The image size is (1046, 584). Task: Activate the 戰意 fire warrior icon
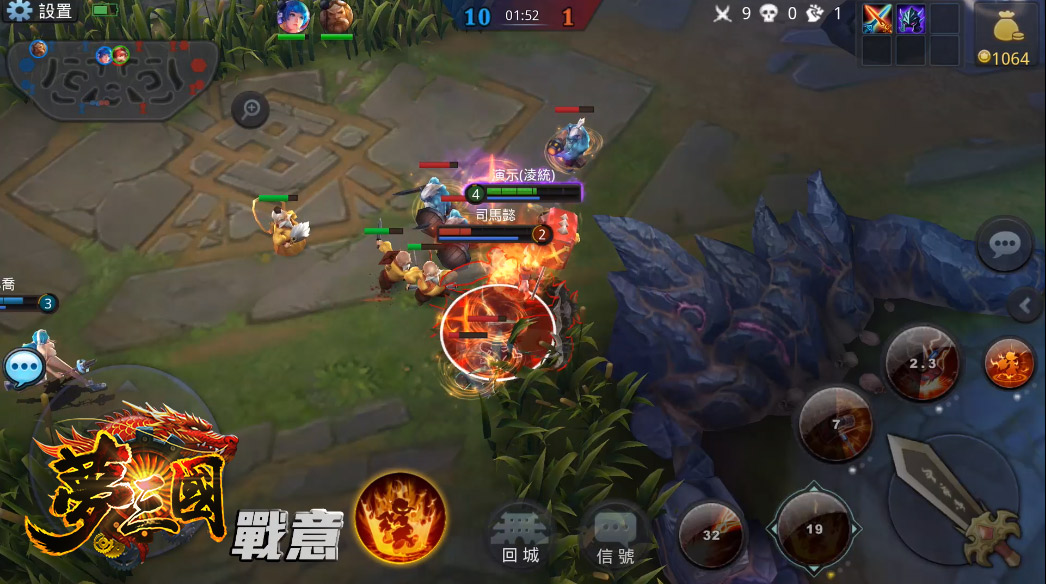coord(400,518)
